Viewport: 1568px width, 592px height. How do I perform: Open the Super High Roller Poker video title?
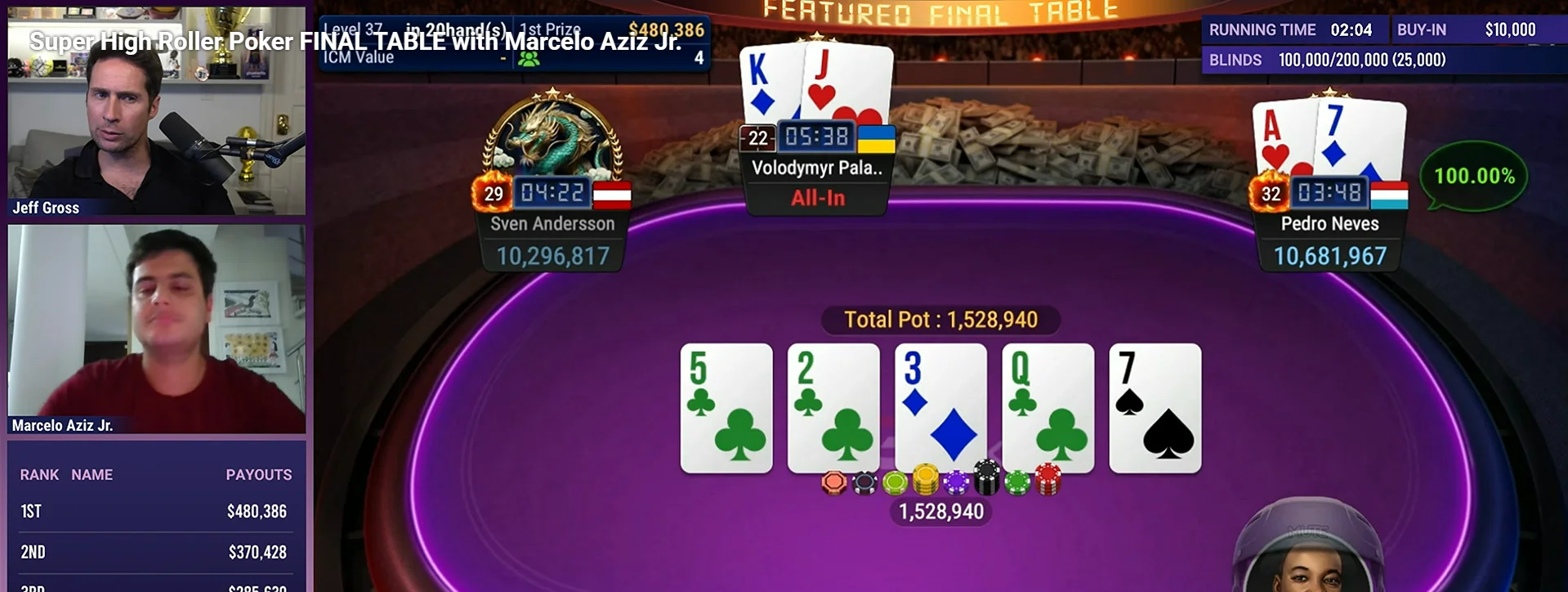[355, 41]
